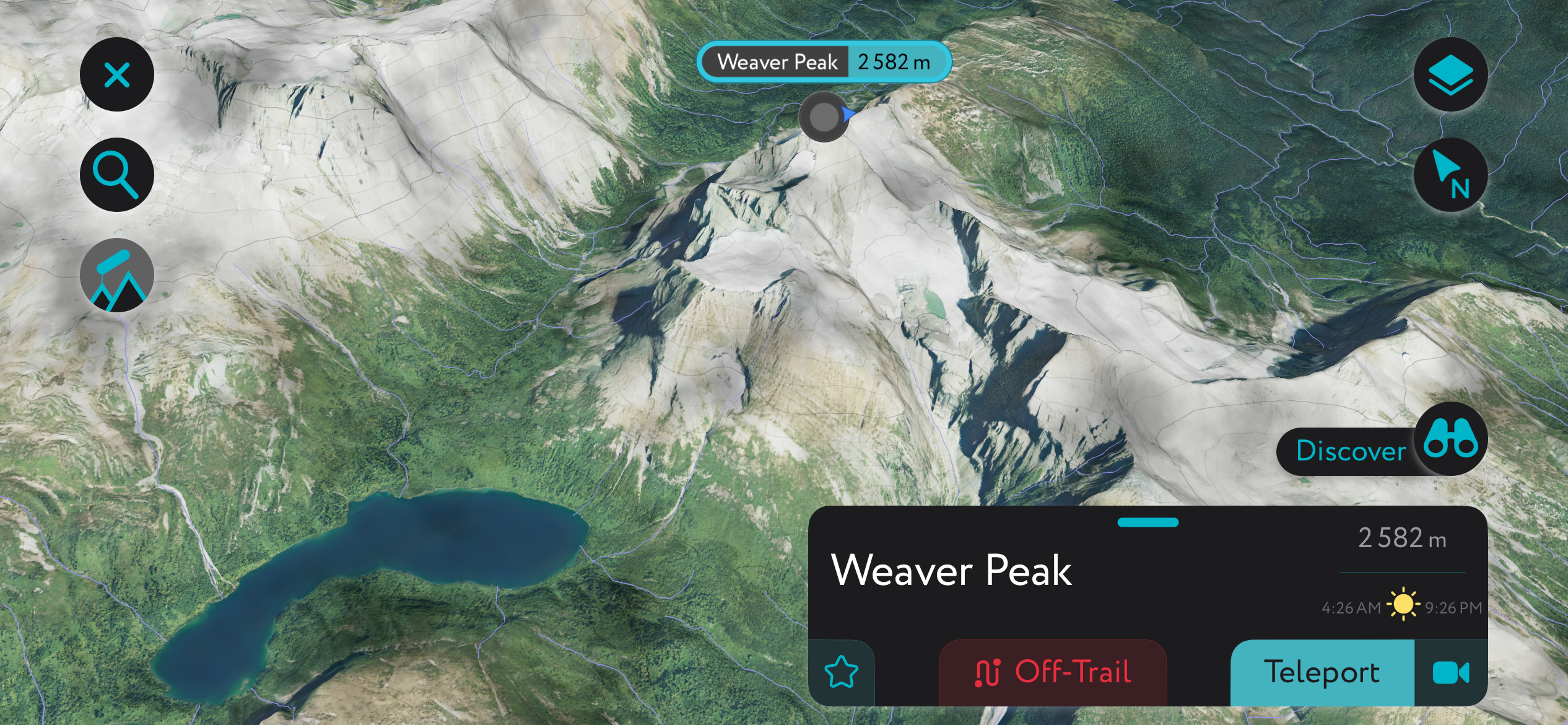This screenshot has width=1568, height=725.
Task: Teleport to Weaver Peak
Action: click(x=1322, y=673)
